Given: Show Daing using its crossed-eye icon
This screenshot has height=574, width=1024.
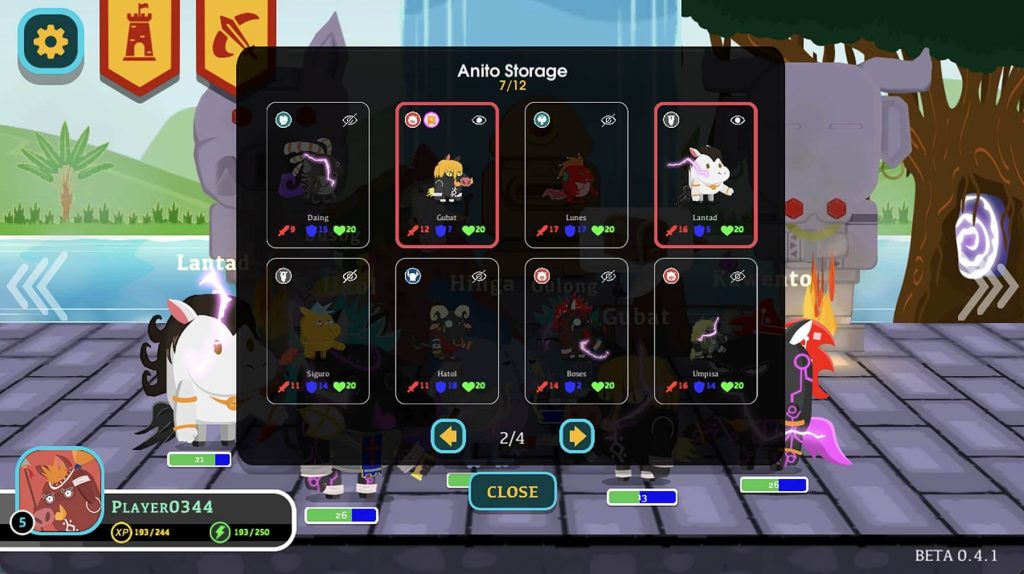Looking at the screenshot, I should click(350, 120).
